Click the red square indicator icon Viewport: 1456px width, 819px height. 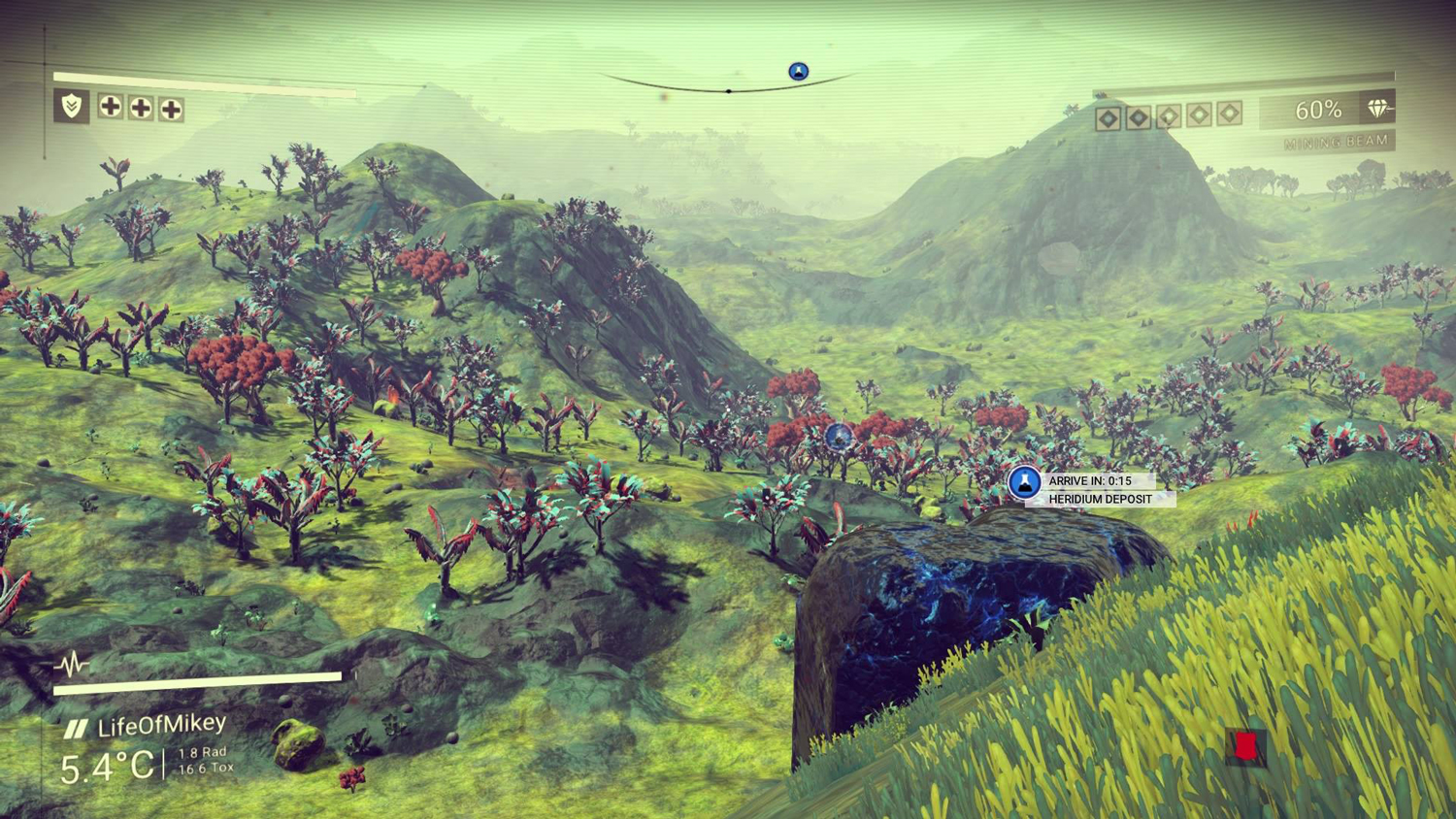(x=1245, y=745)
